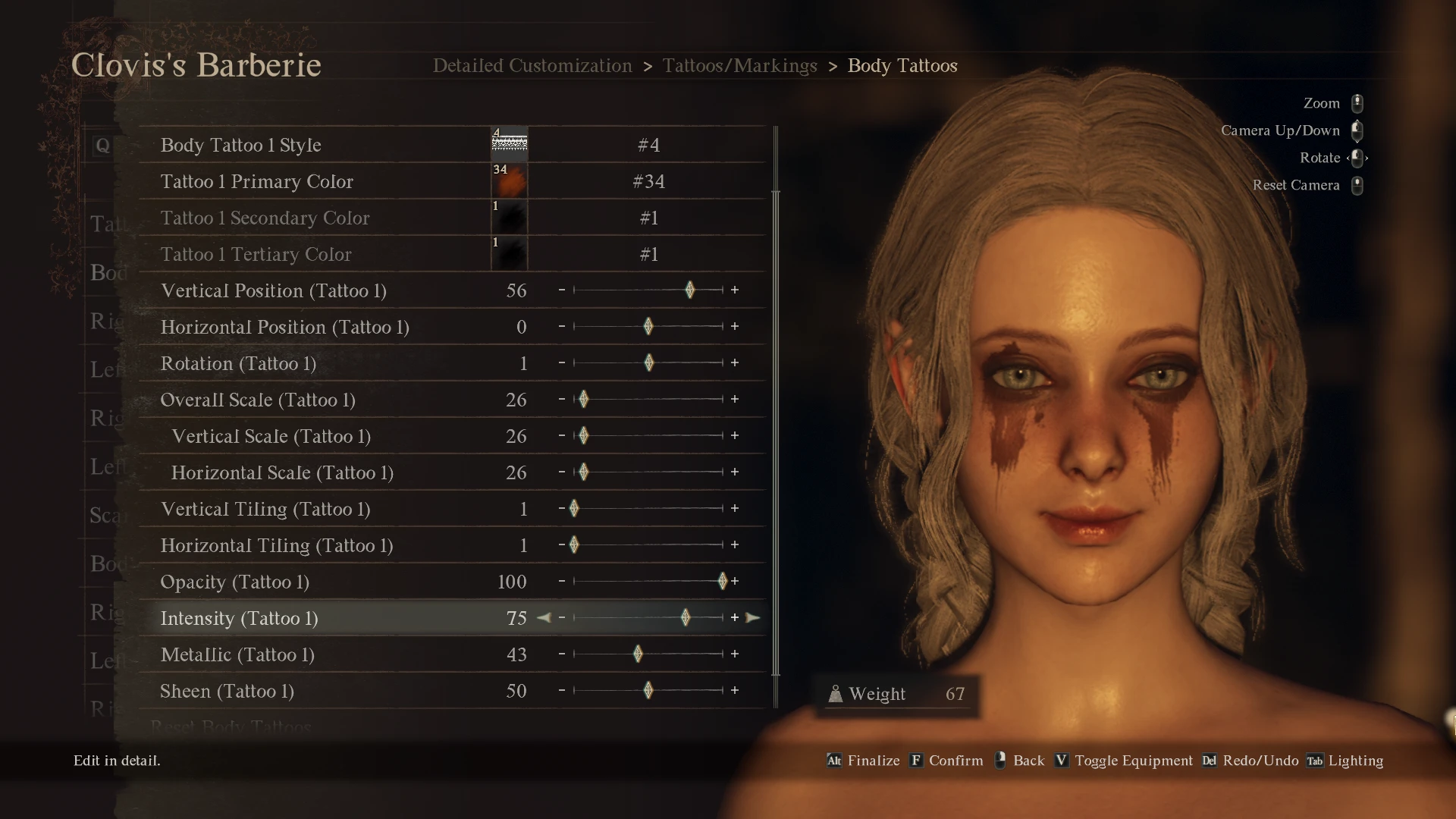
Task: Increase Vertical Scale (Tattoo 1) value
Action: point(734,436)
